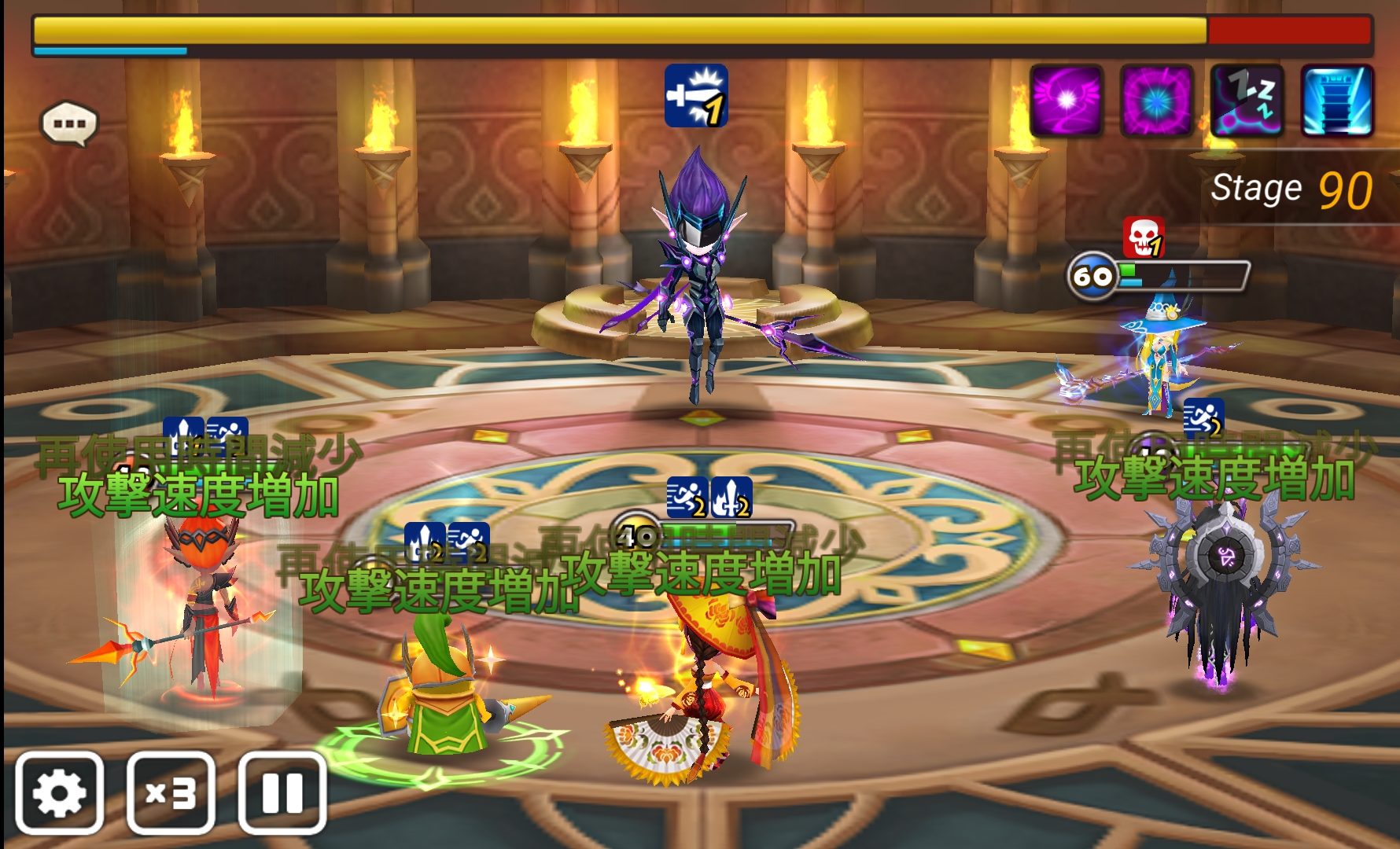The width and height of the screenshot is (1400, 849).
Task: Select the purple swirling orb boss skill
Action: click(x=1066, y=101)
